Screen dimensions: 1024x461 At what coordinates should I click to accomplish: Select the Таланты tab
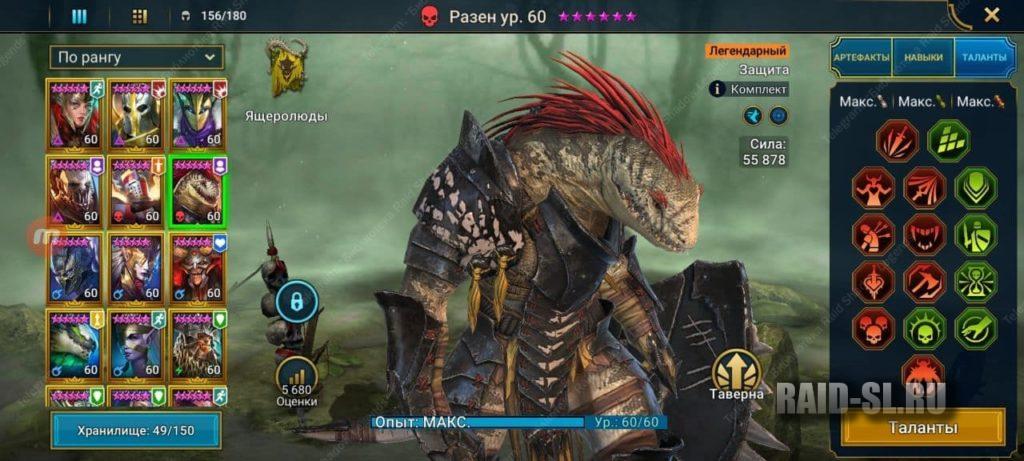point(985,58)
